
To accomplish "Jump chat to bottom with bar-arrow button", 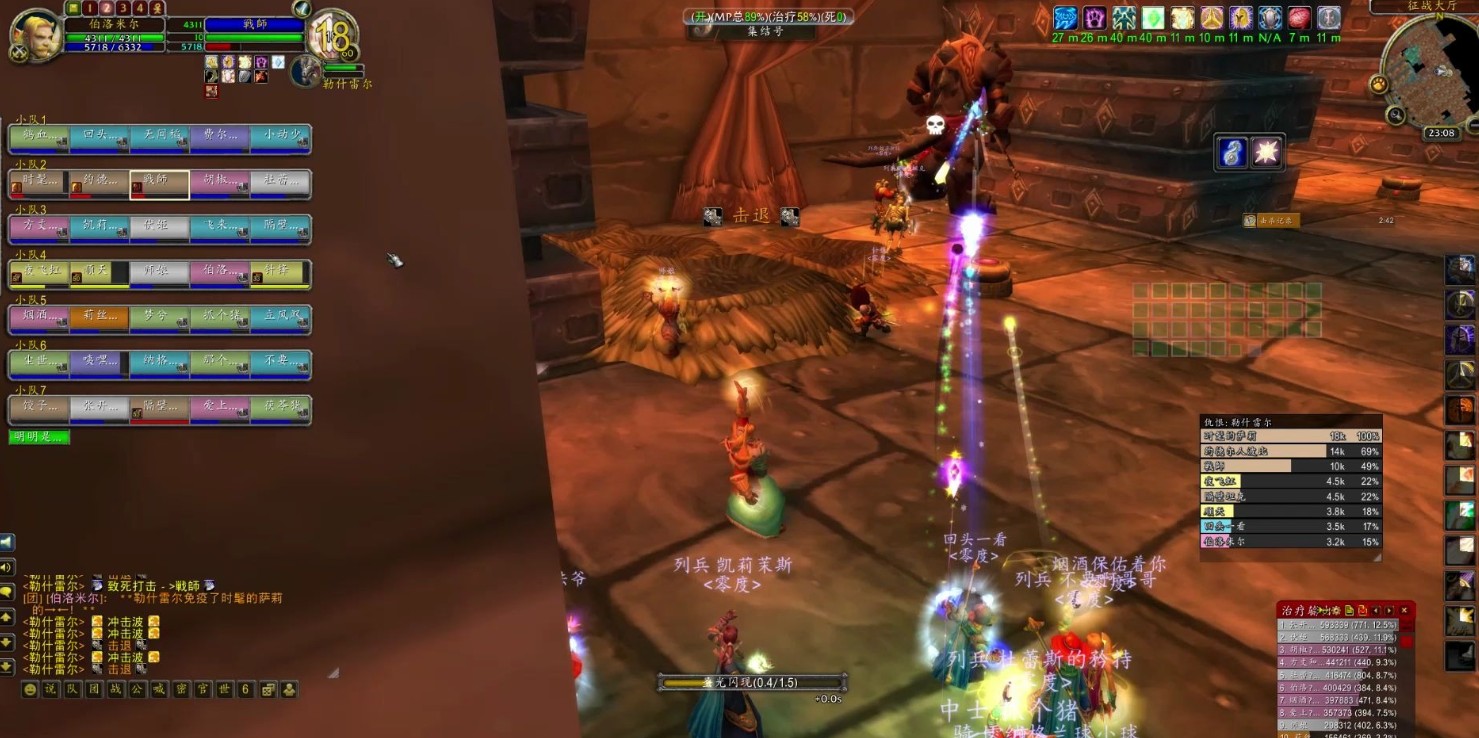I will (7, 666).
